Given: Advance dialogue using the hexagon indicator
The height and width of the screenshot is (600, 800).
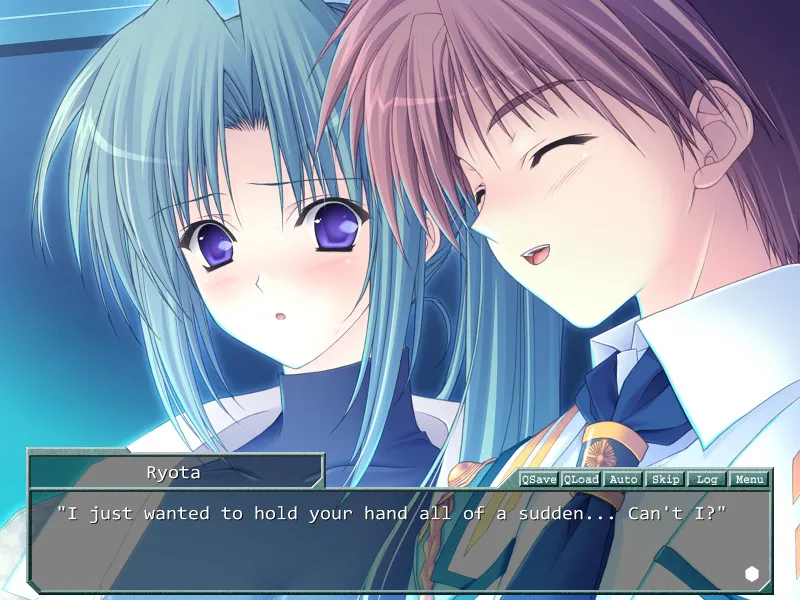Looking at the screenshot, I should (x=752, y=573).
